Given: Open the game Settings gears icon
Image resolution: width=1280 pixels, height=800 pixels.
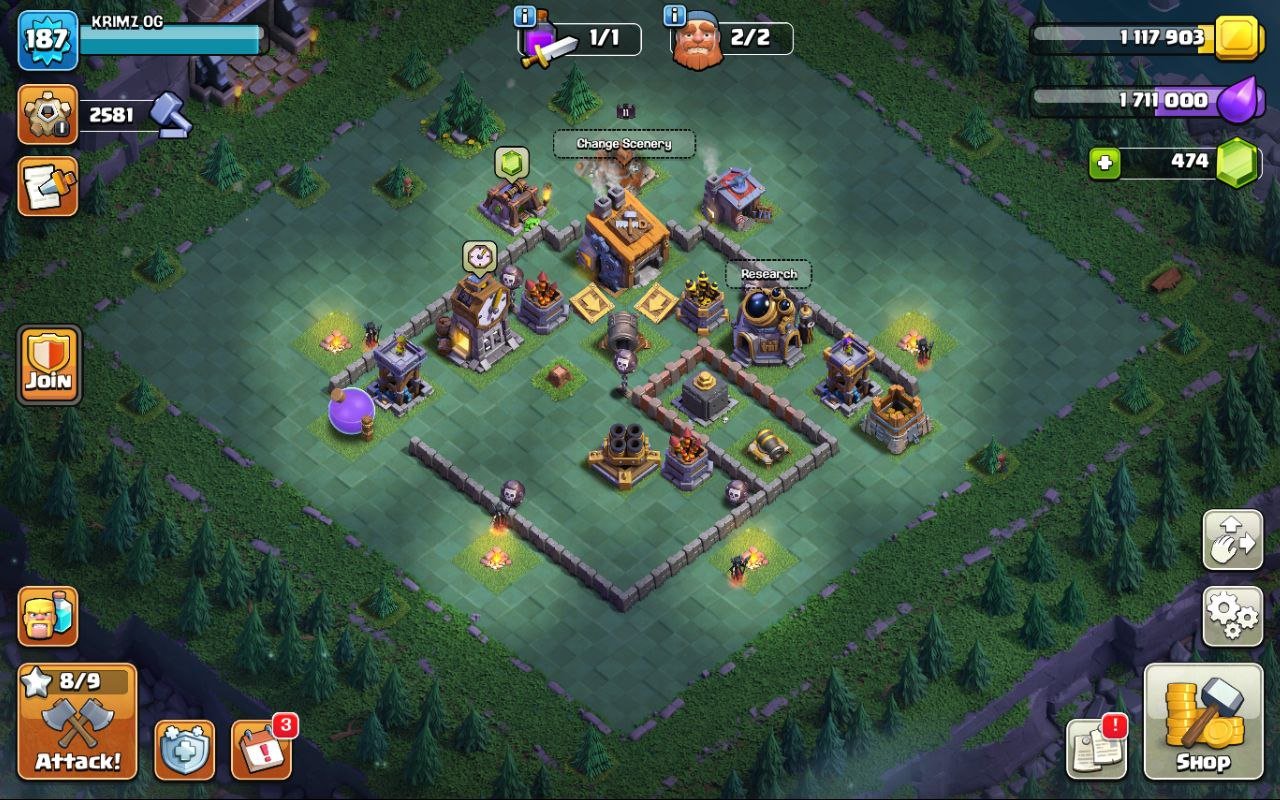Looking at the screenshot, I should [x=1232, y=617].
